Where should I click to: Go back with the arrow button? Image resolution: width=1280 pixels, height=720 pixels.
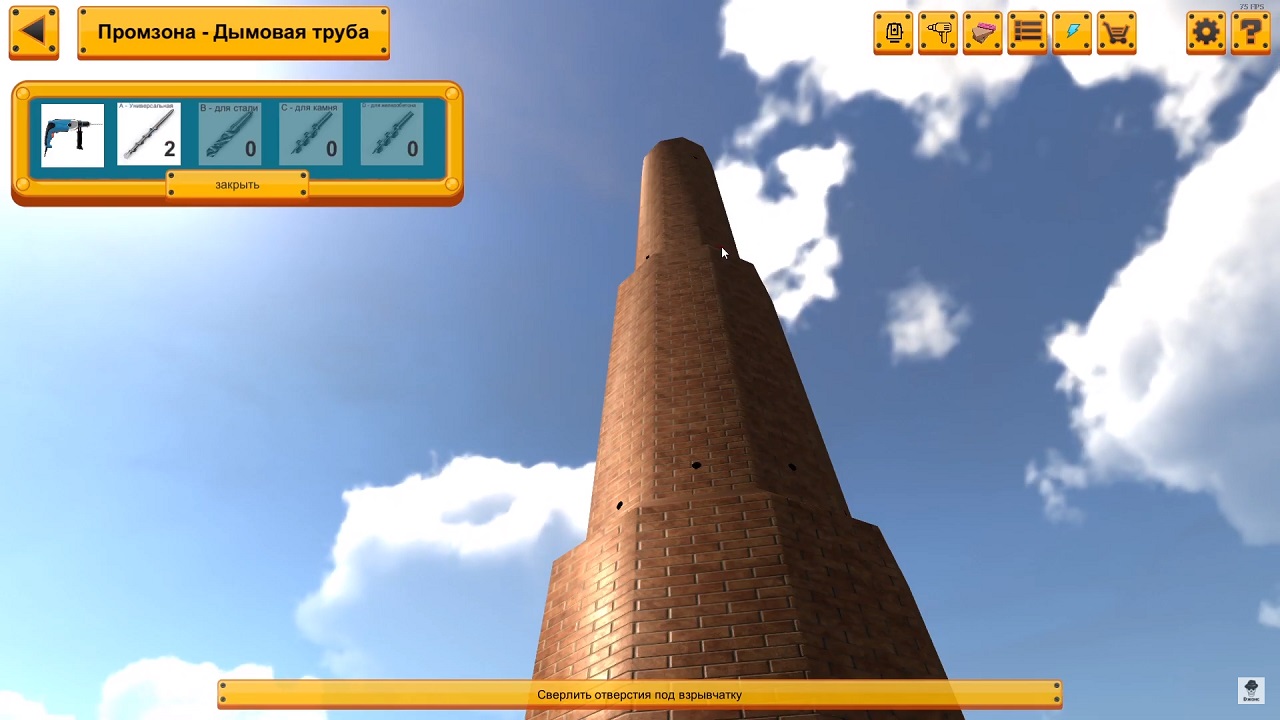coord(33,32)
